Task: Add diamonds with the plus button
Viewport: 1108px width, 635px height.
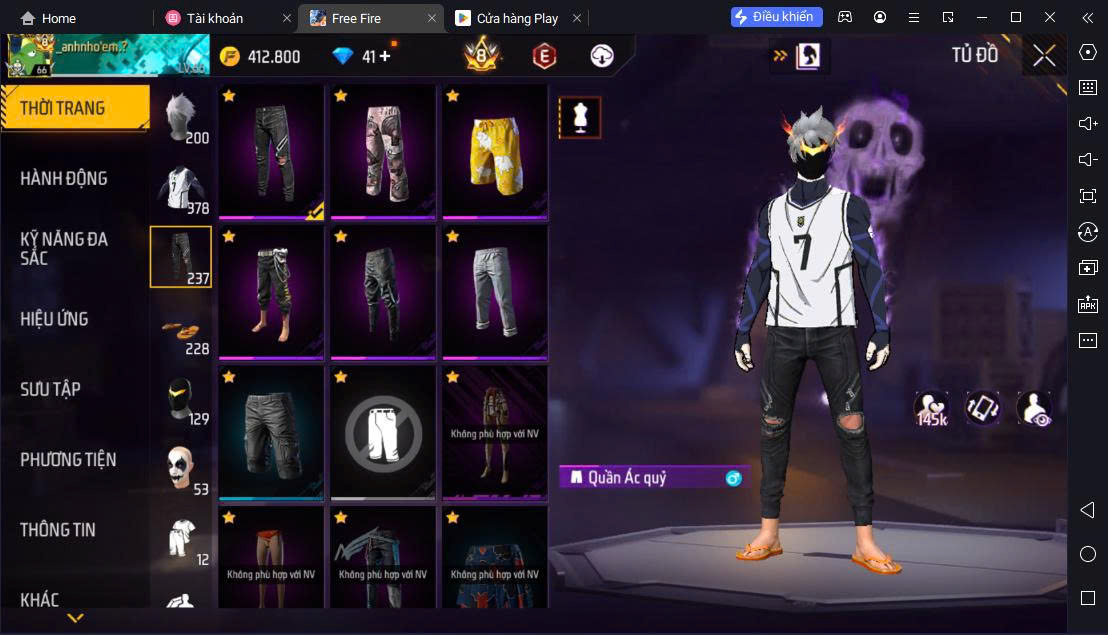Action: point(385,56)
